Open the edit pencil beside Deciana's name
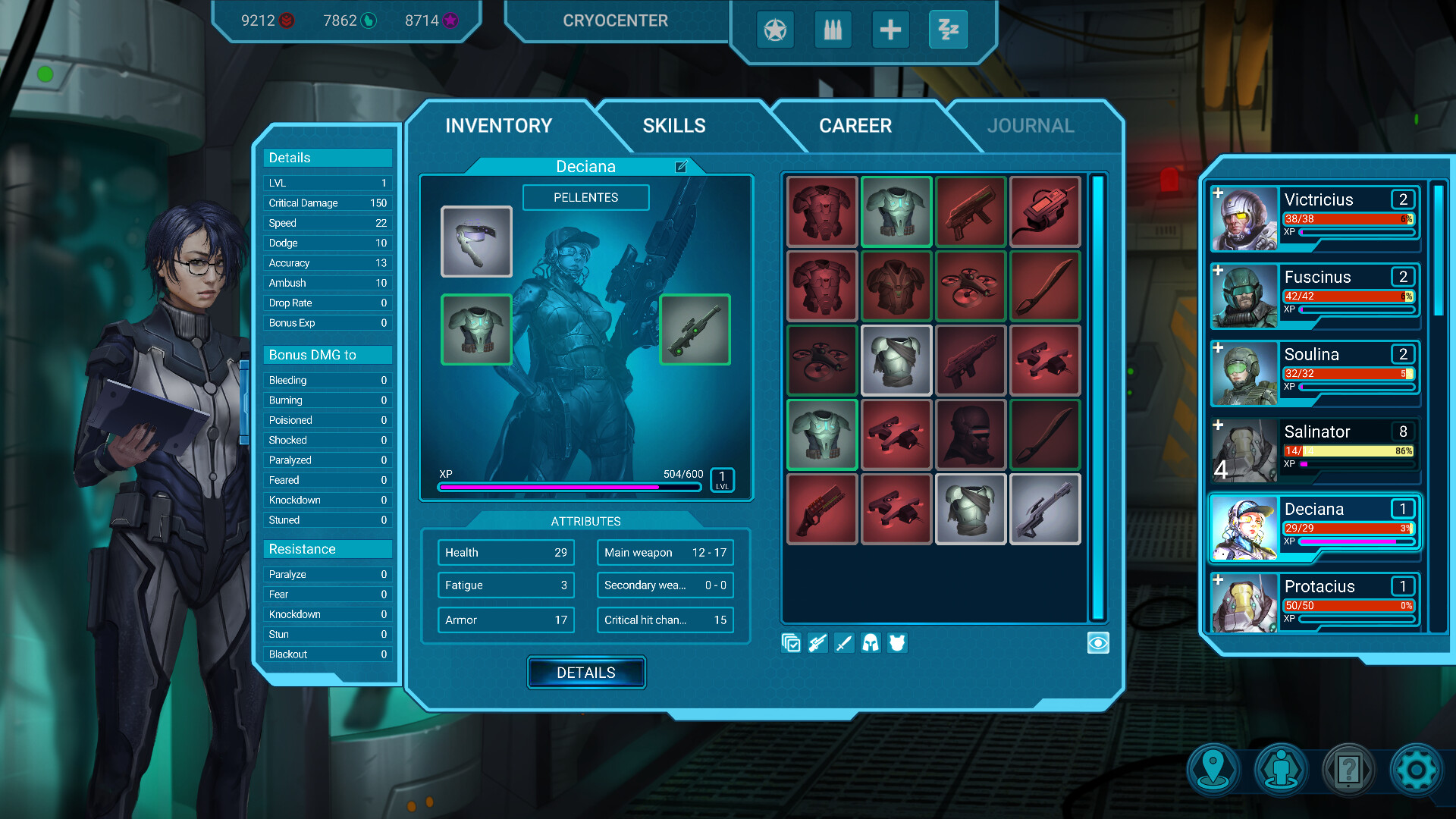 [x=682, y=166]
